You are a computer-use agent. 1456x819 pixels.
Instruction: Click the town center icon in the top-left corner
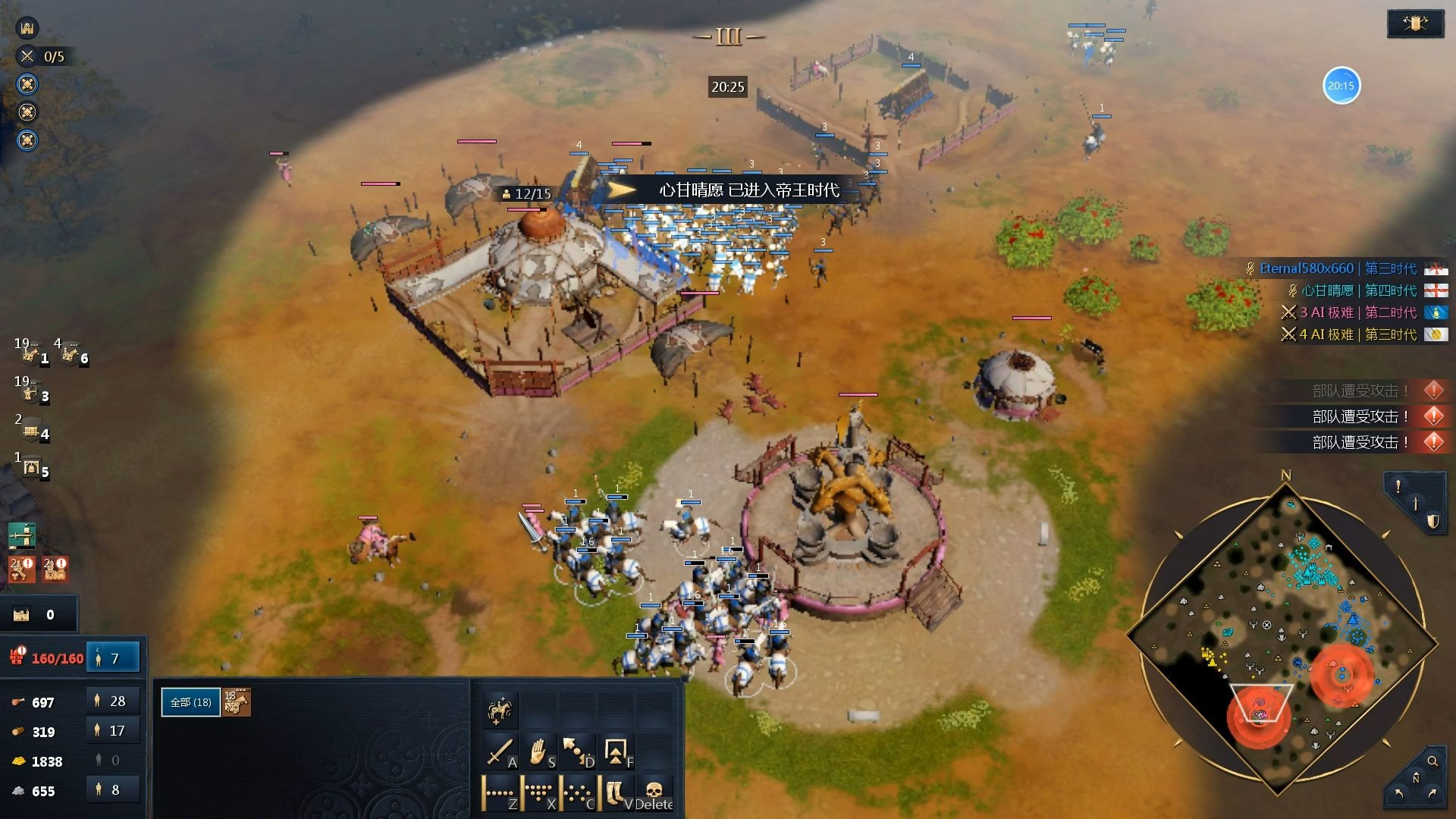pyautogui.click(x=27, y=27)
